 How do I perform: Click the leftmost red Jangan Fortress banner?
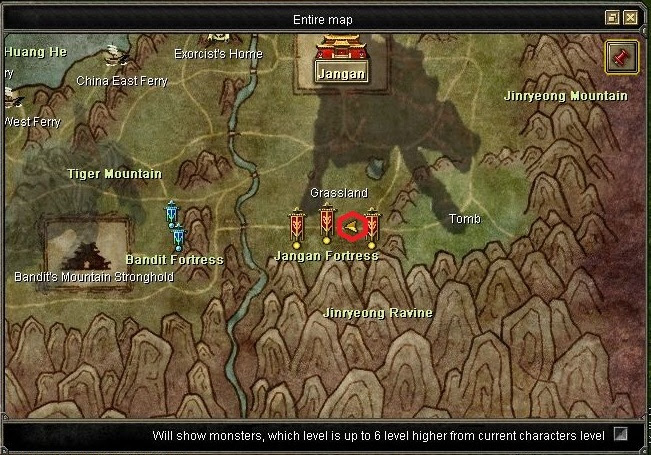tap(297, 227)
